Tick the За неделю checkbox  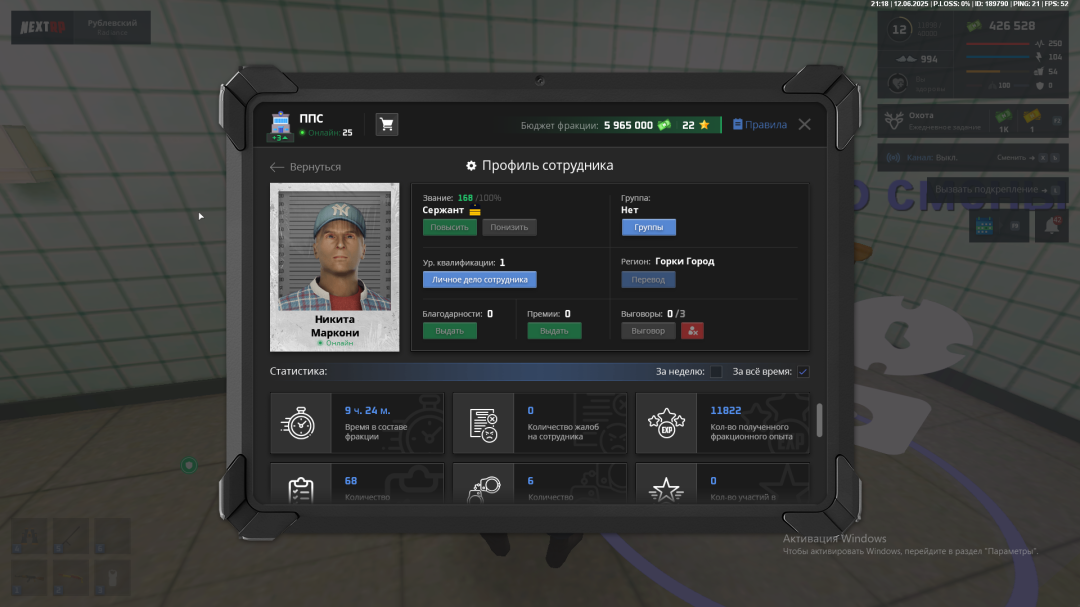coord(716,372)
